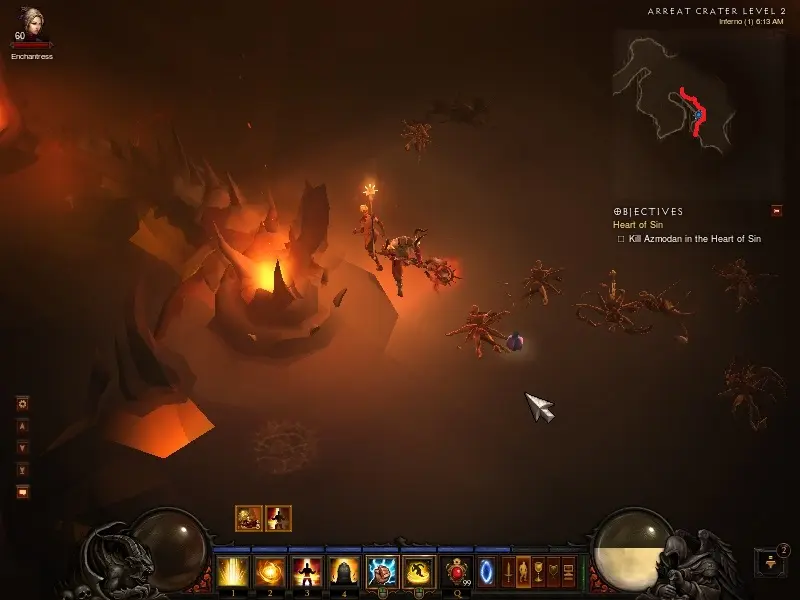This screenshot has height=600, width=800.
Task: Drink the health potion with 99 count
Action: pyautogui.click(x=458, y=572)
